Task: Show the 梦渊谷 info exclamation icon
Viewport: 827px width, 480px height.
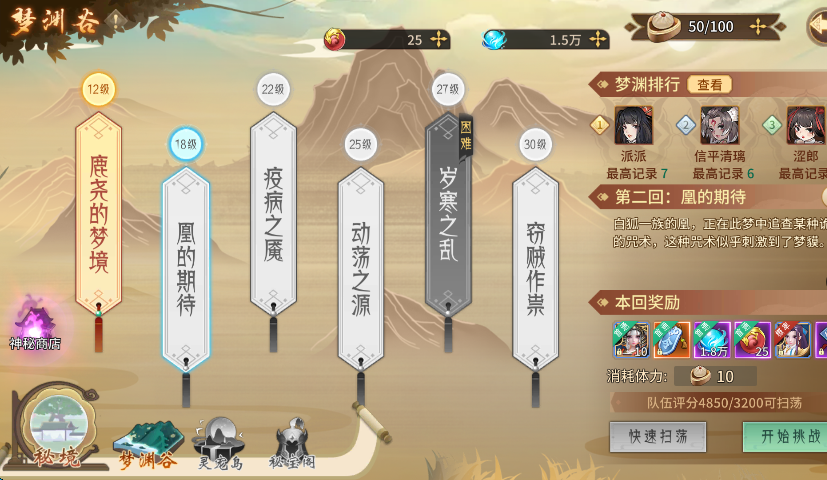Action: pos(116,19)
